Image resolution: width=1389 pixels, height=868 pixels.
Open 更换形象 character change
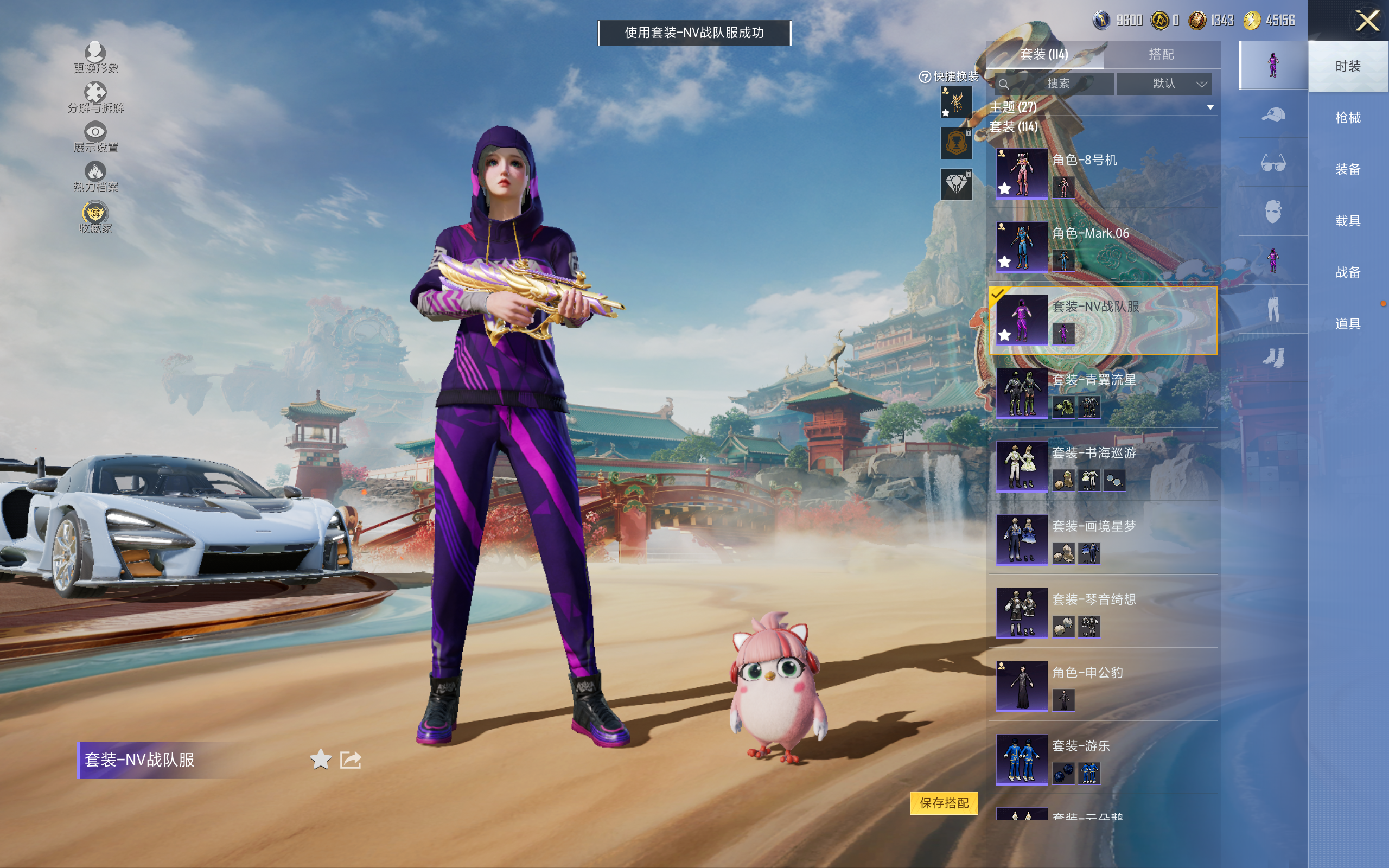point(95,58)
